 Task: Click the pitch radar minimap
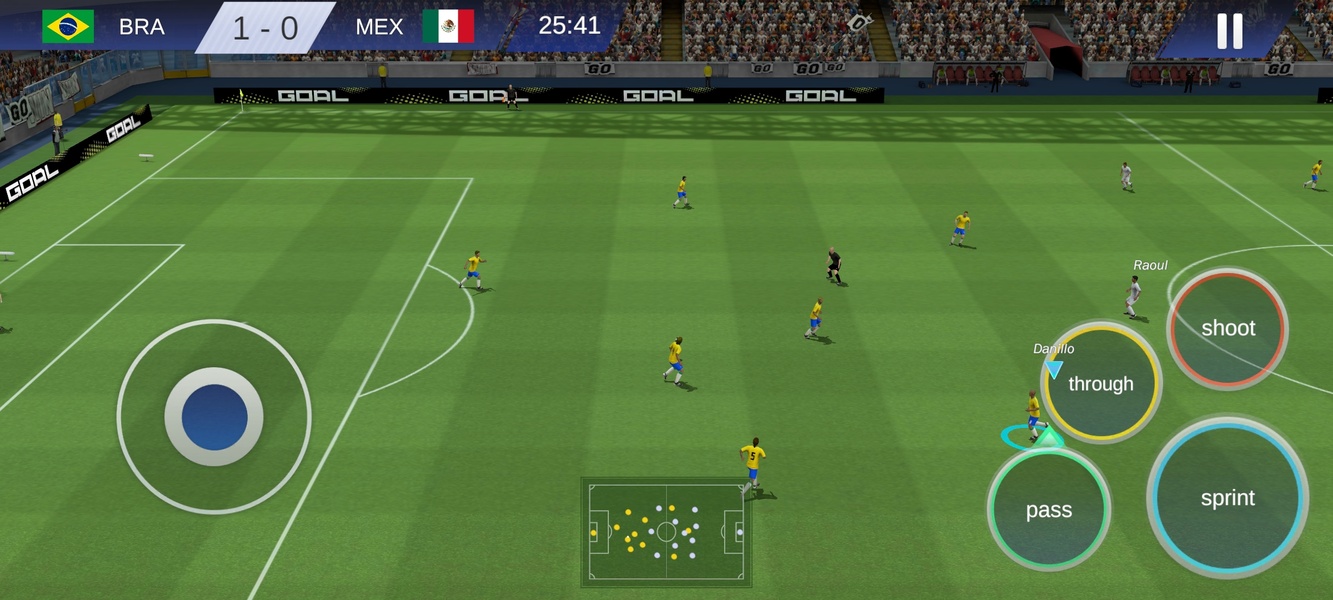[x=666, y=532]
